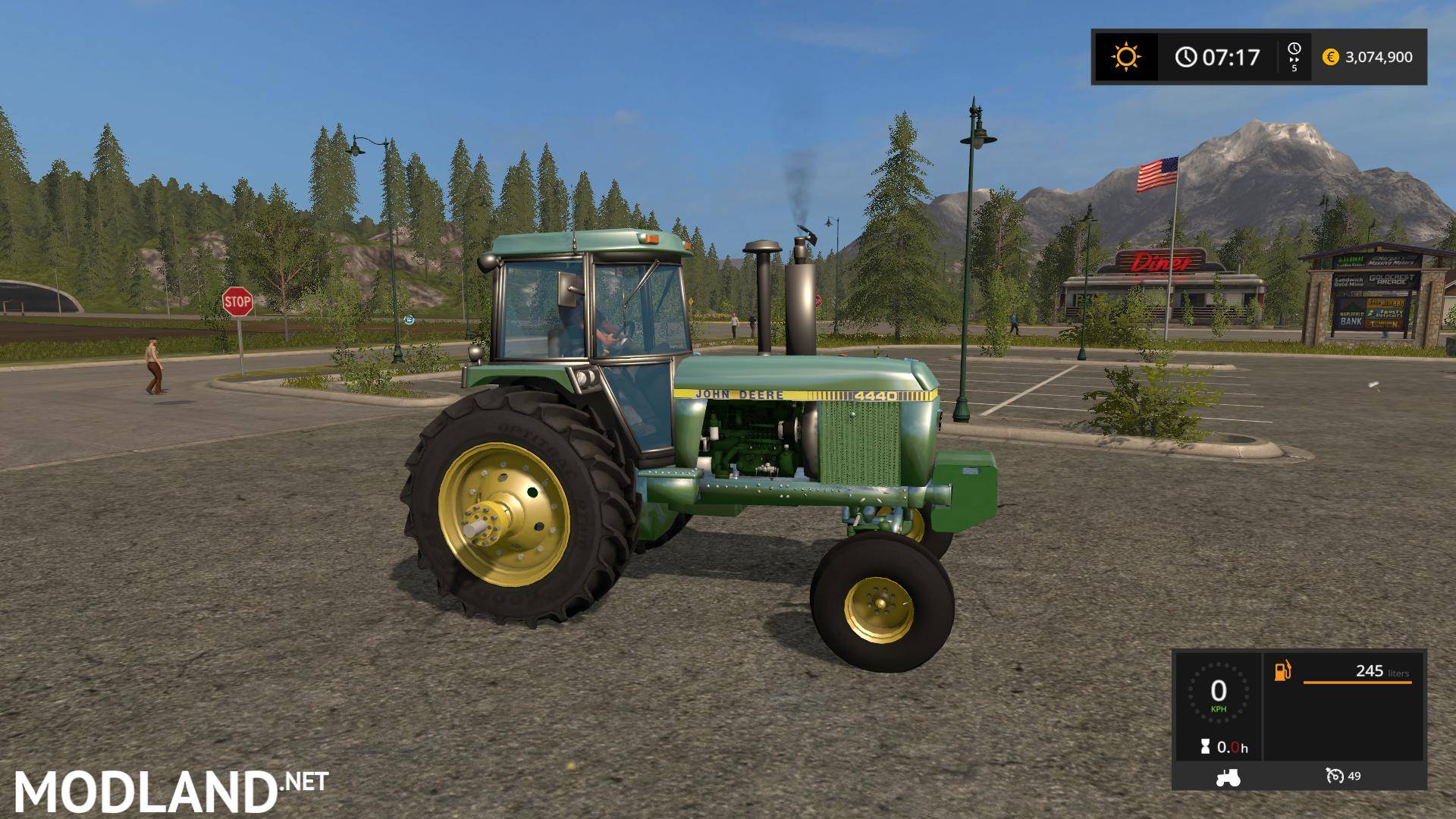This screenshot has width=1456, height=819.
Task: Select the clock icon beside the time
Action: click(1185, 56)
